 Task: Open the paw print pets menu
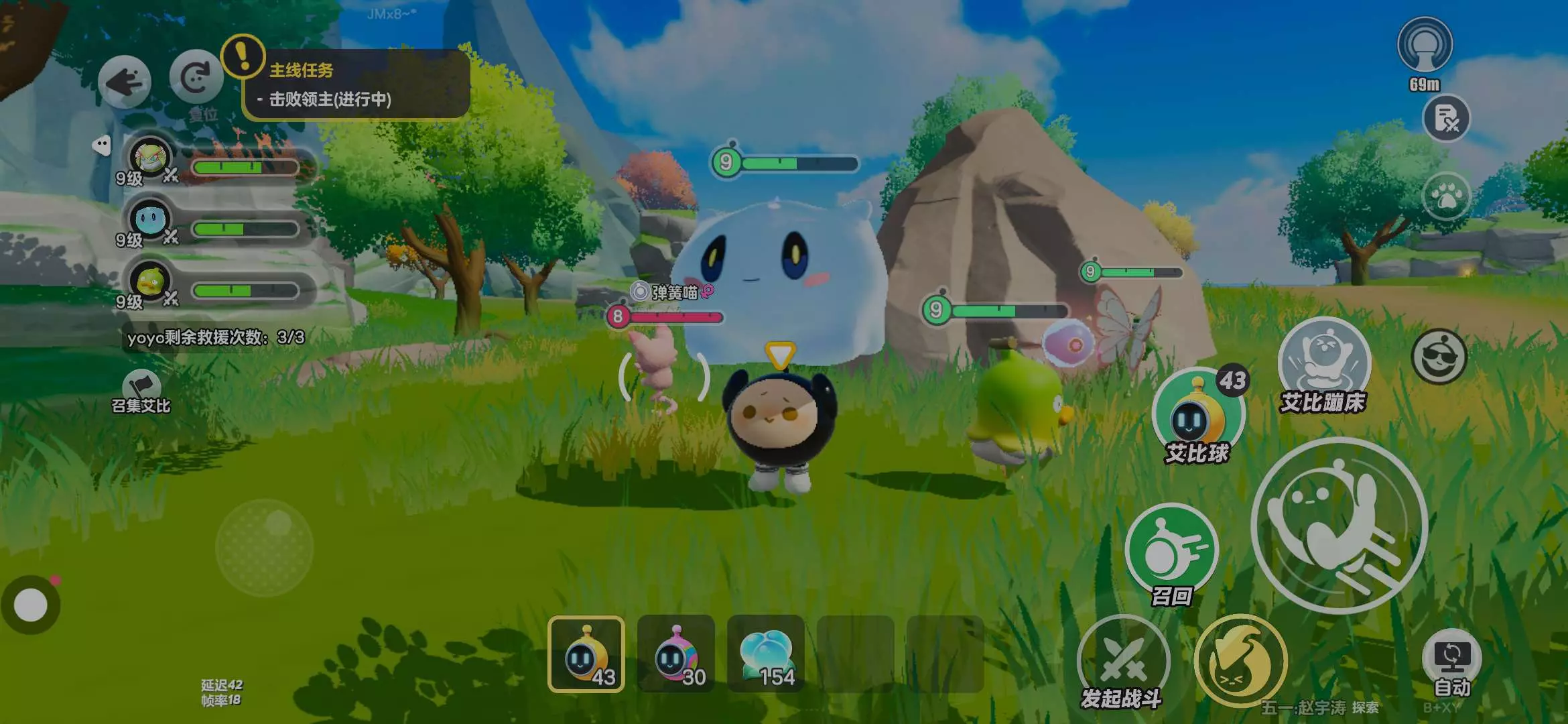[x=1446, y=197]
